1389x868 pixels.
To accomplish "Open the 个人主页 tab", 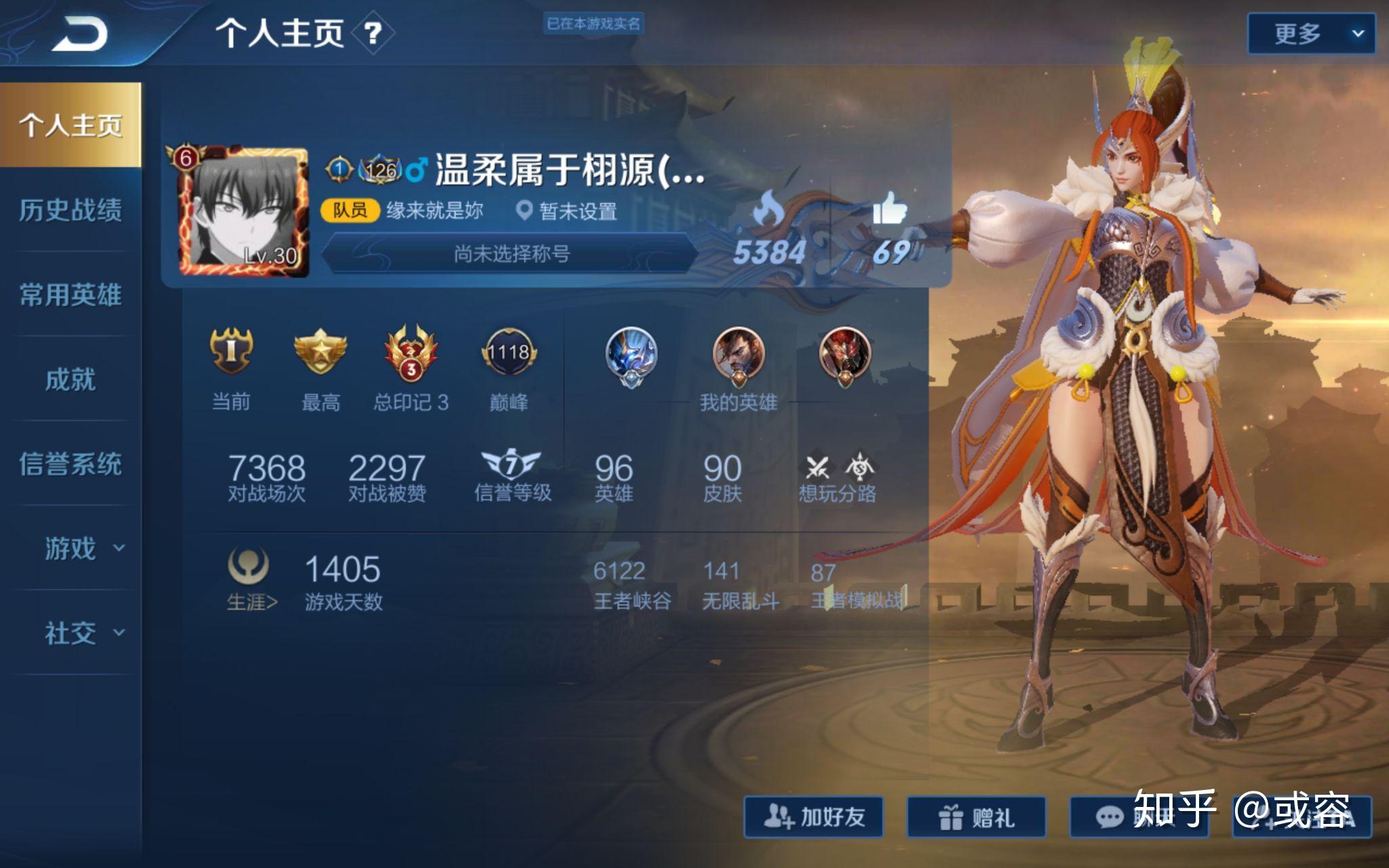I will coord(71,125).
